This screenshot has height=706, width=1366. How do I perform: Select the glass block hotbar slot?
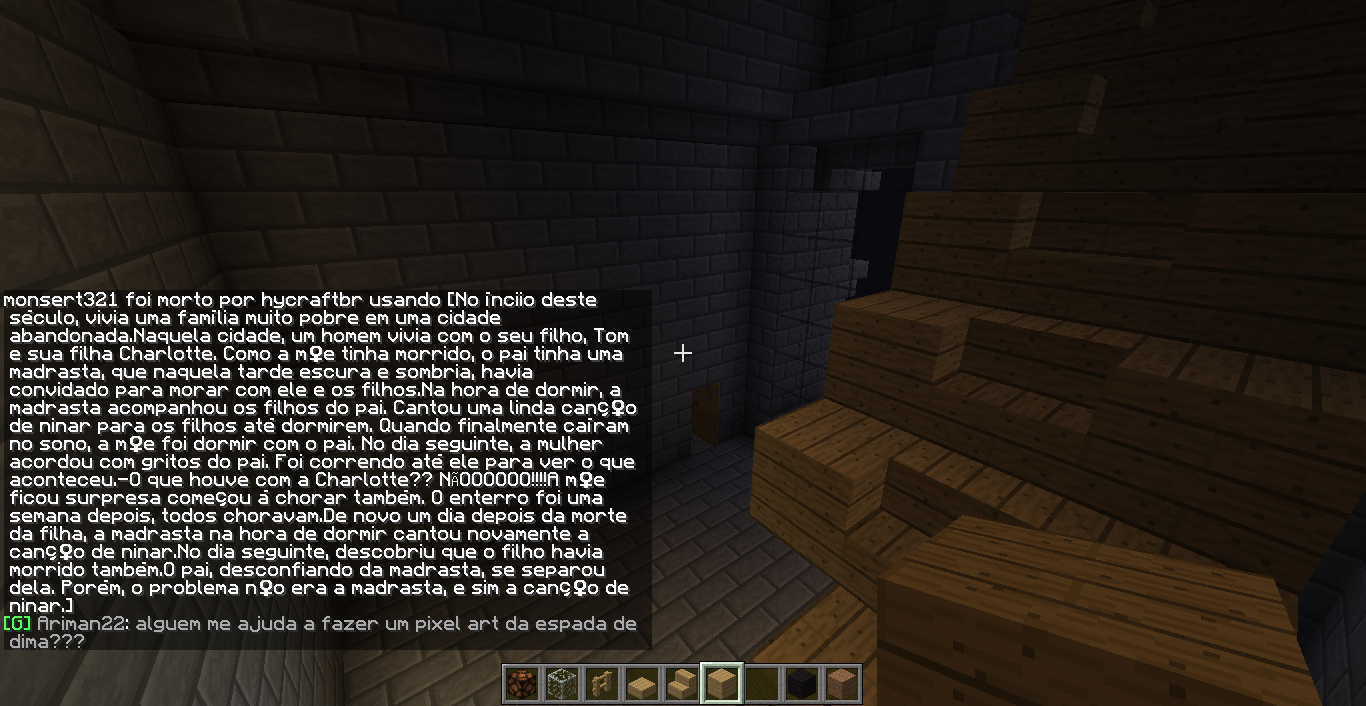tap(562, 684)
